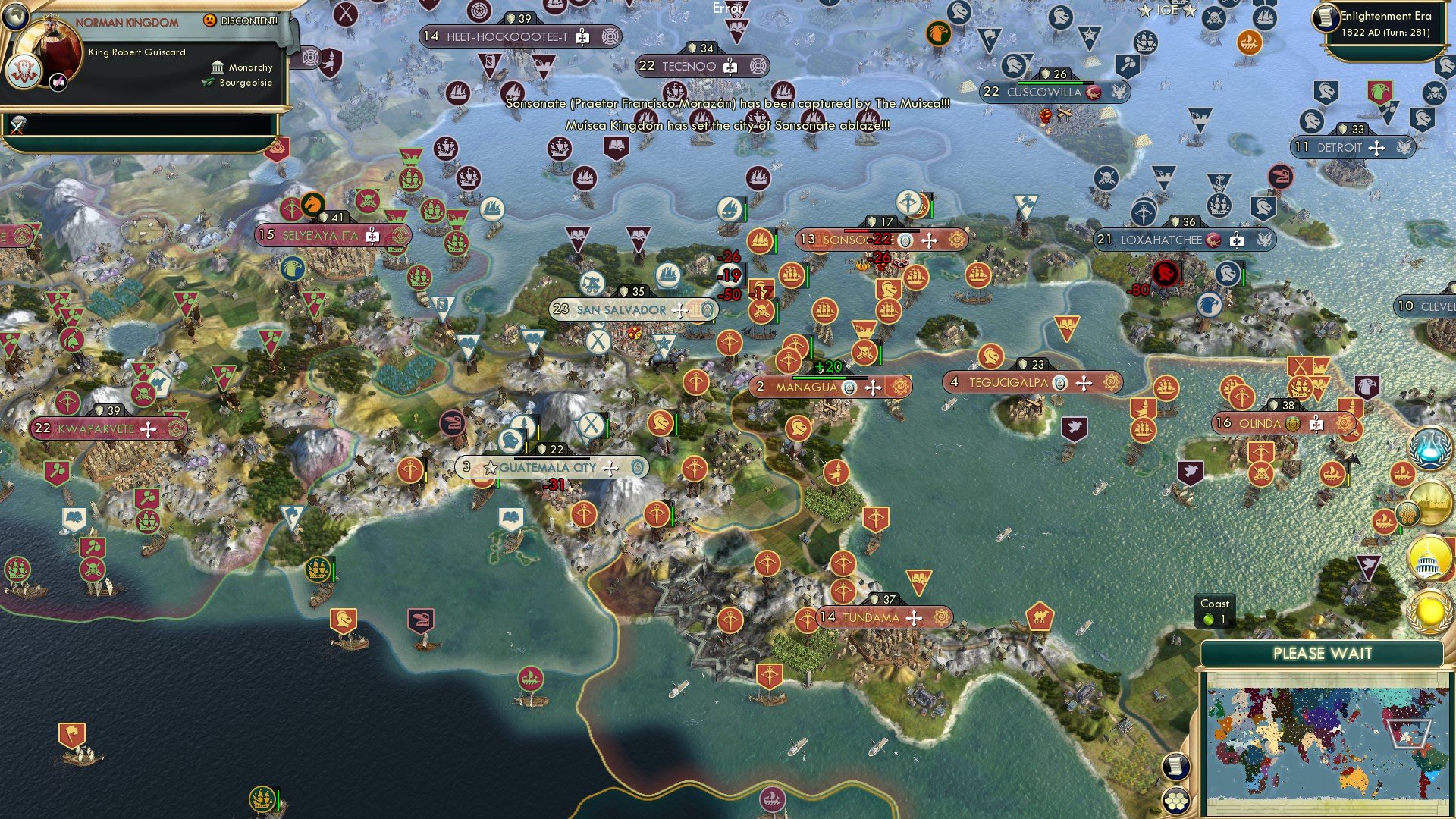Open the Tegucigalpa city banner
The width and height of the screenshot is (1456, 819).
tap(1033, 383)
